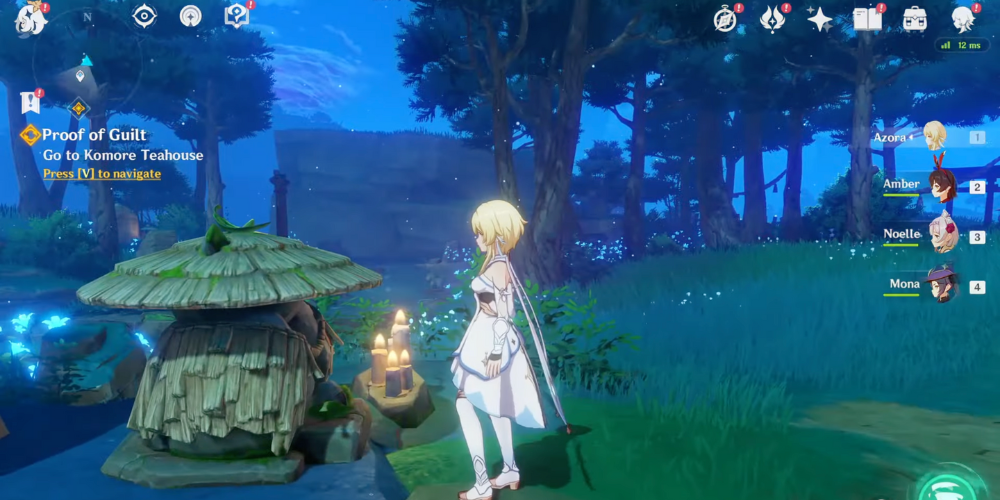Select the Proof of Guilt quest tracker

pos(94,135)
